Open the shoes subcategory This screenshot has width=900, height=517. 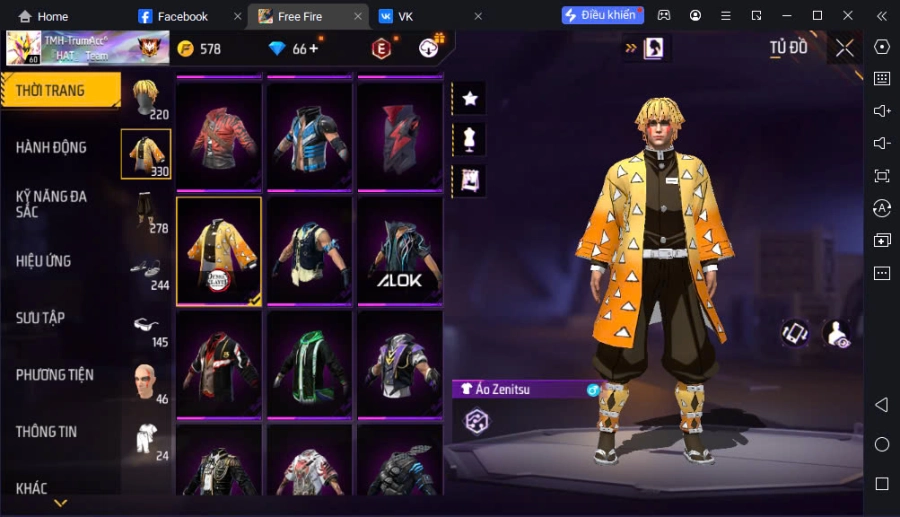click(147, 270)
